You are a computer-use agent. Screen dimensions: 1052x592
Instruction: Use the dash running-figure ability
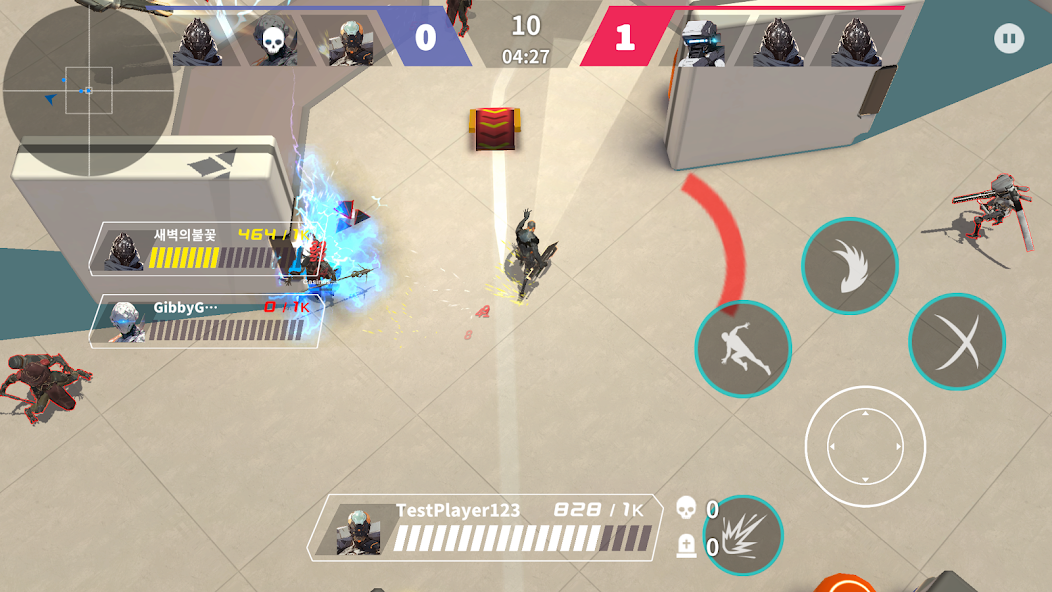(x=743, y=349)
